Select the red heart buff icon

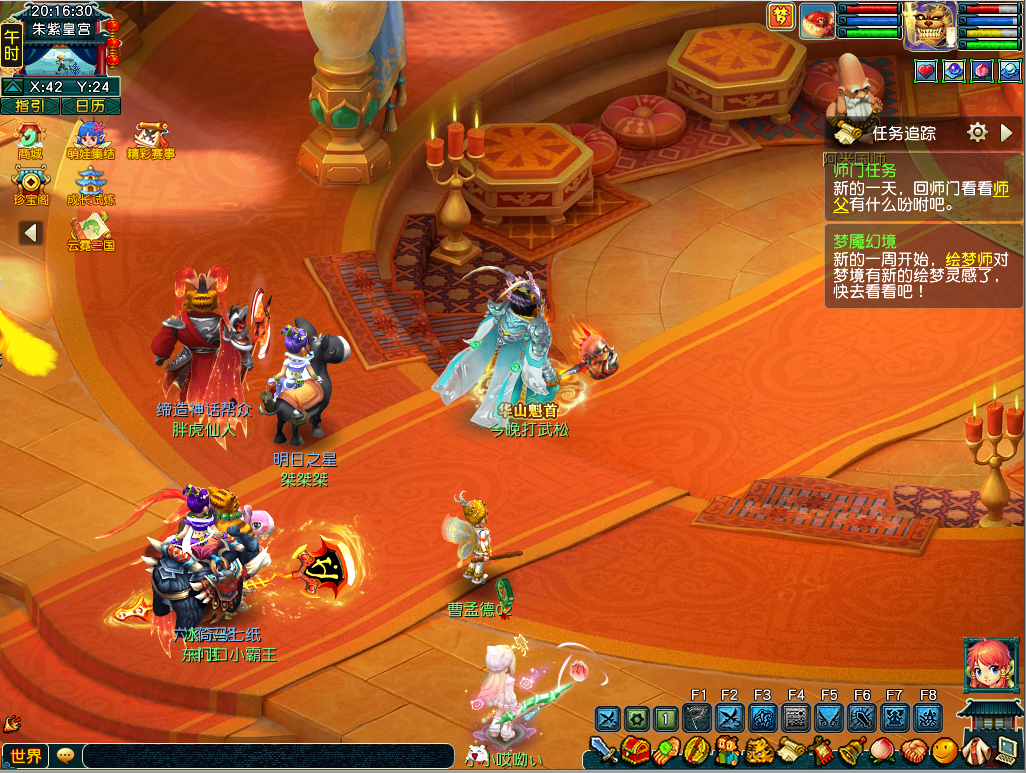pos(926,71)
